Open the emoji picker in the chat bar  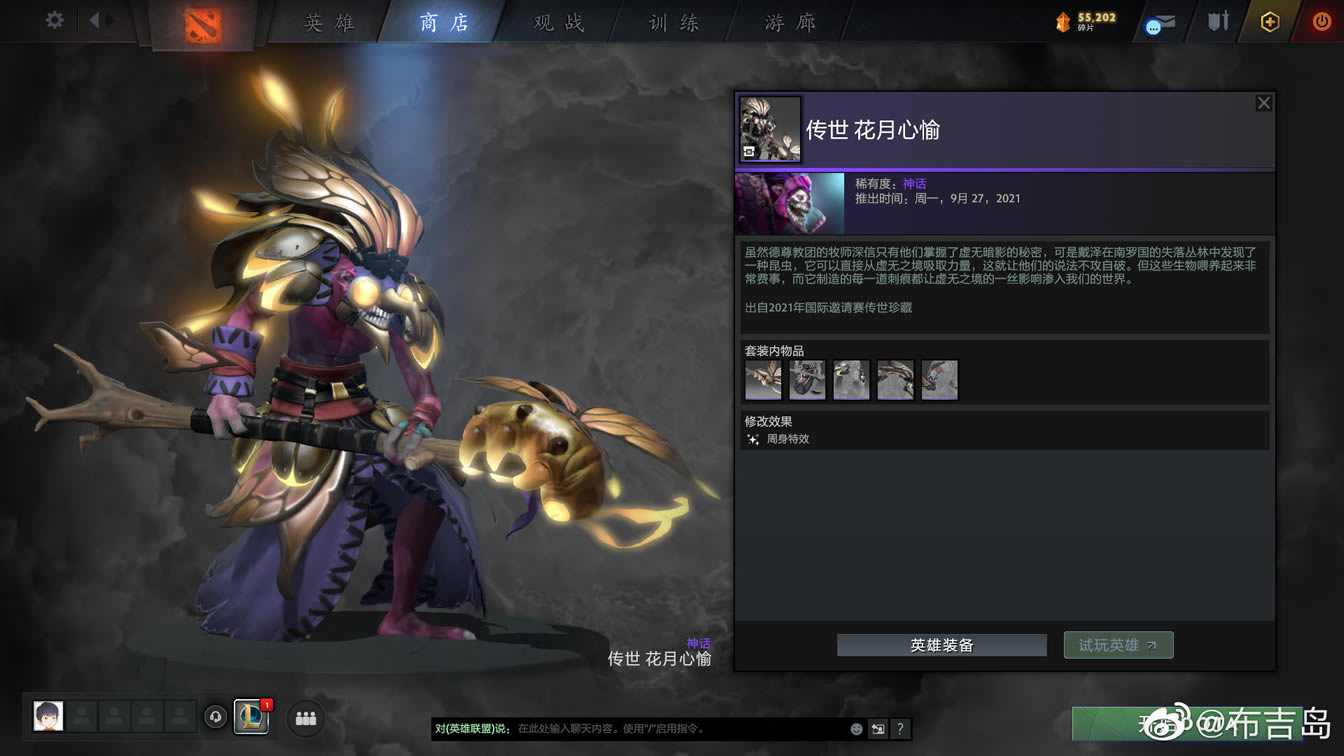(x=855, y=729)
